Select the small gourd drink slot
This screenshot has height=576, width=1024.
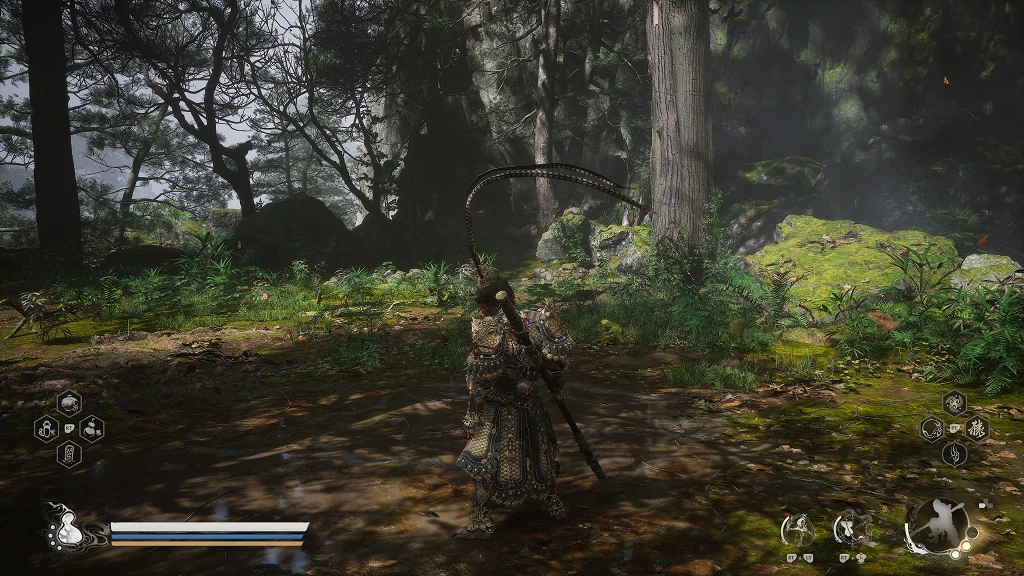(92, 430)
